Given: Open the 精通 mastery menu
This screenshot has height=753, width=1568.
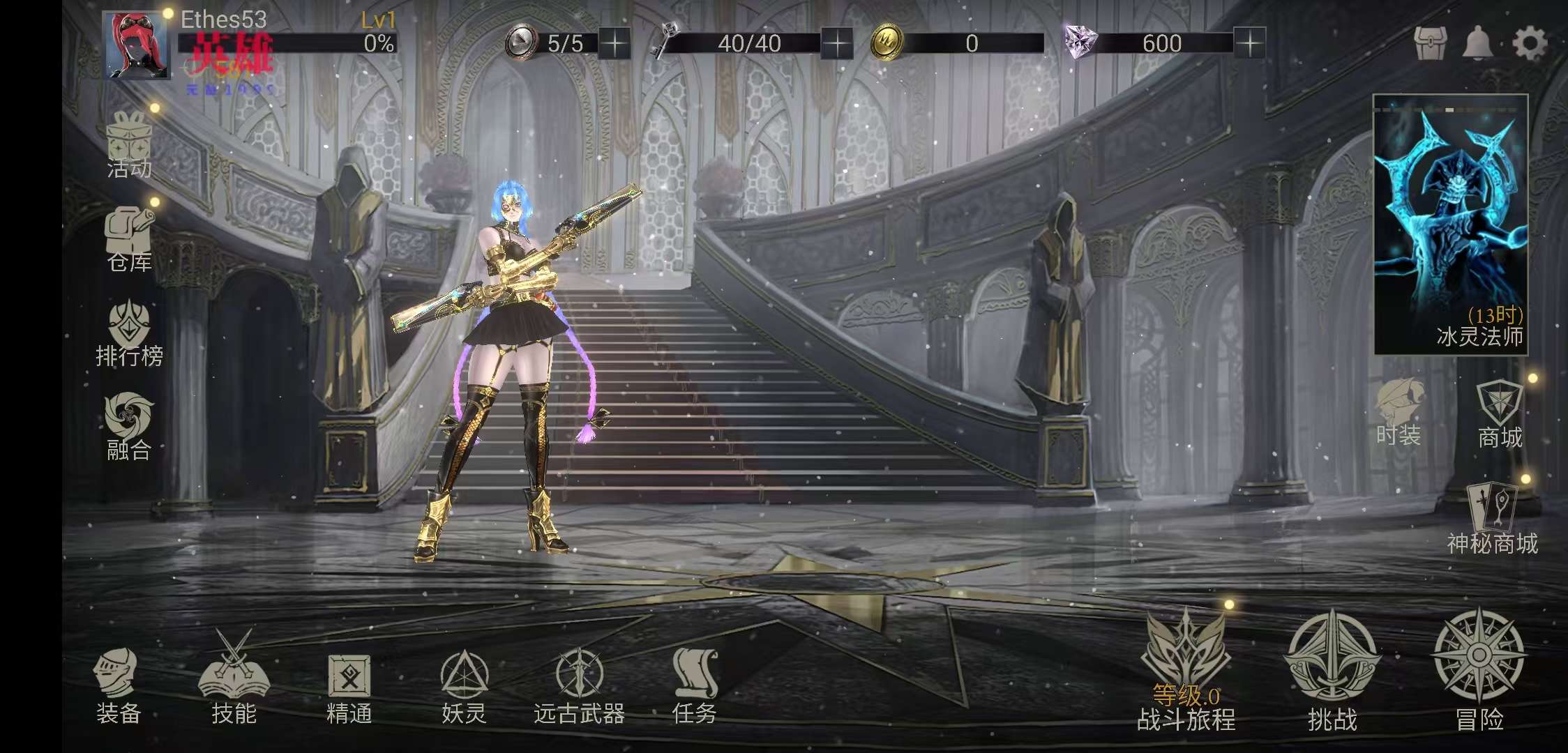Looking at the screenshot, I should point(349,685).
